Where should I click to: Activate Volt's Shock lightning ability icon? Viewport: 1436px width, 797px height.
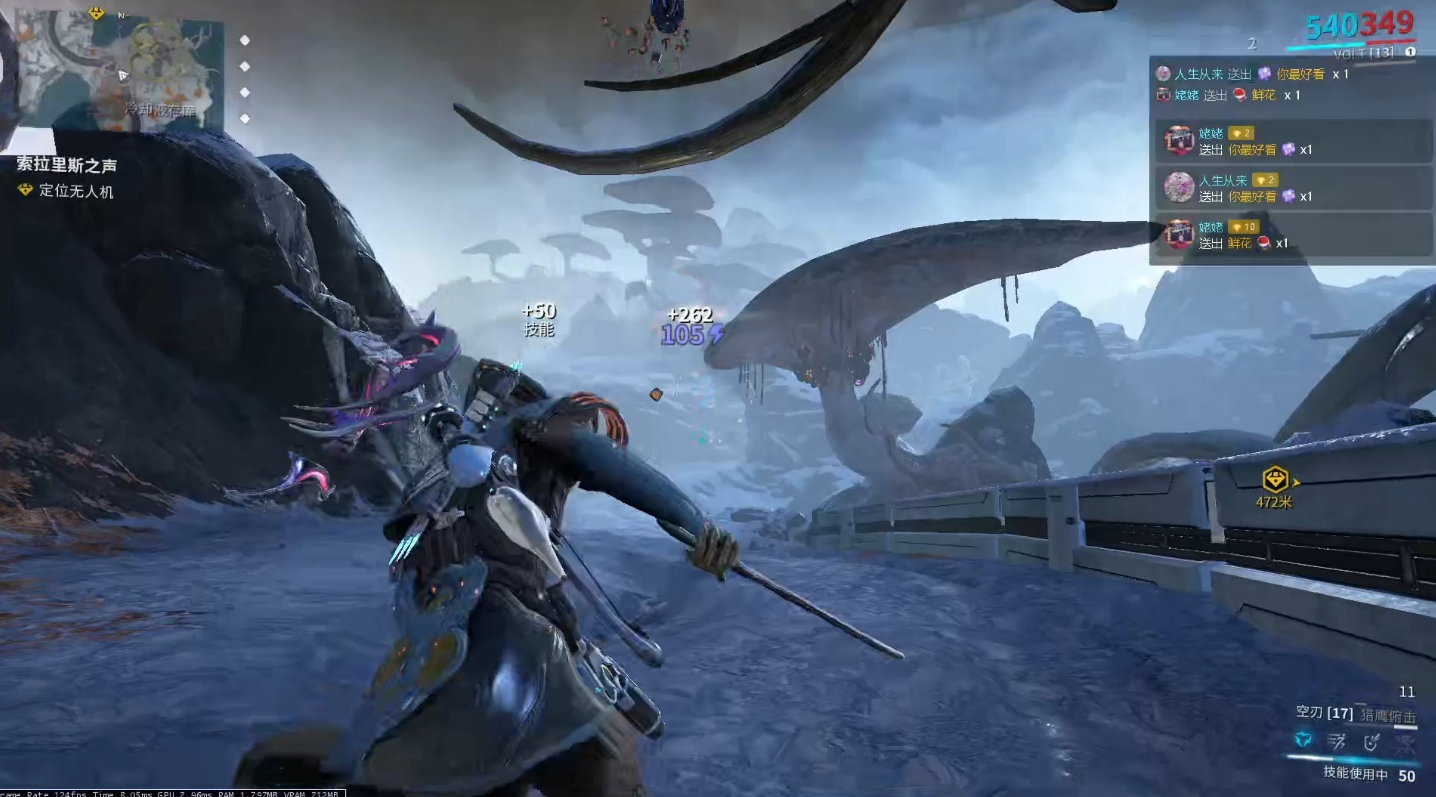pos(1303,740)
